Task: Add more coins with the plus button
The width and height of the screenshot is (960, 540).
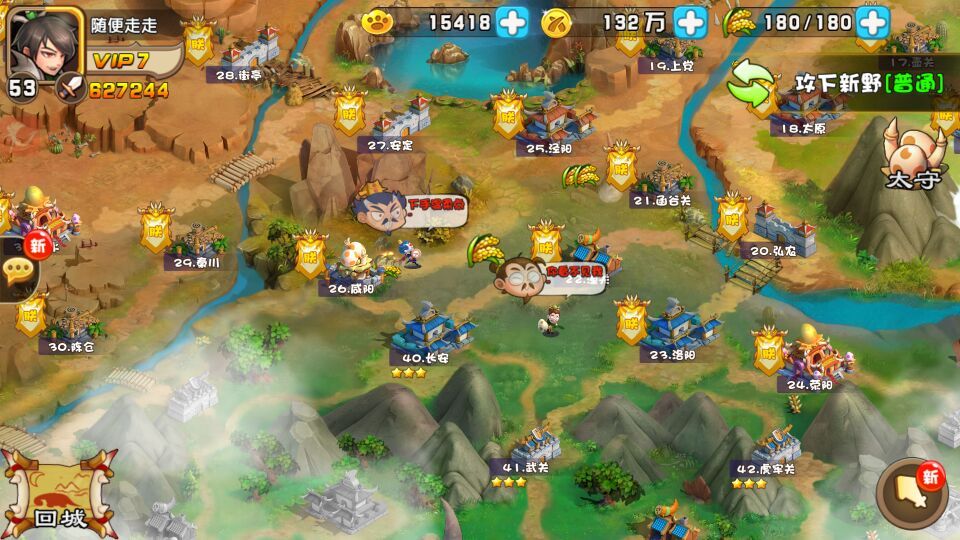Action: tap(690, 21)
